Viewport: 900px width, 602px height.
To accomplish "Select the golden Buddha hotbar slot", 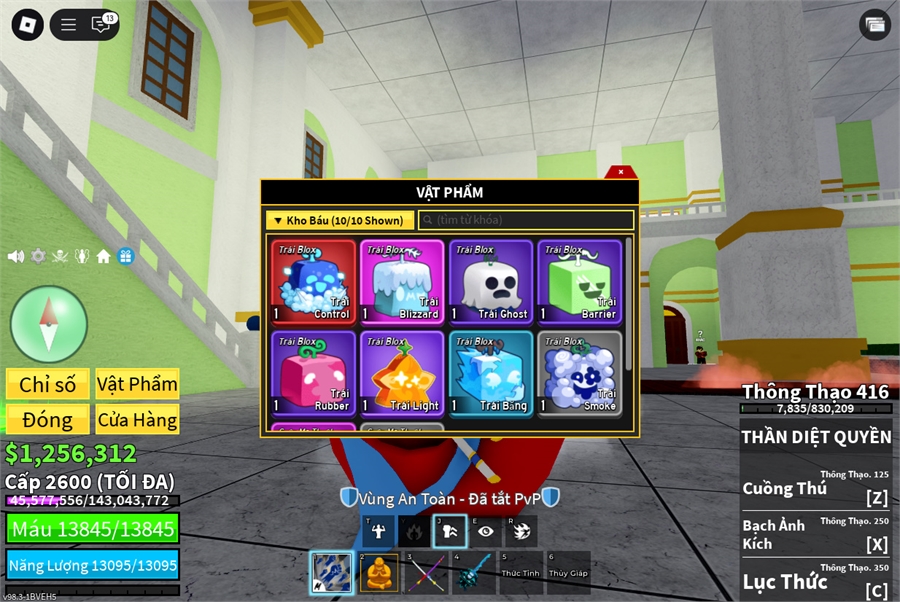I will [x=379, y=573].
